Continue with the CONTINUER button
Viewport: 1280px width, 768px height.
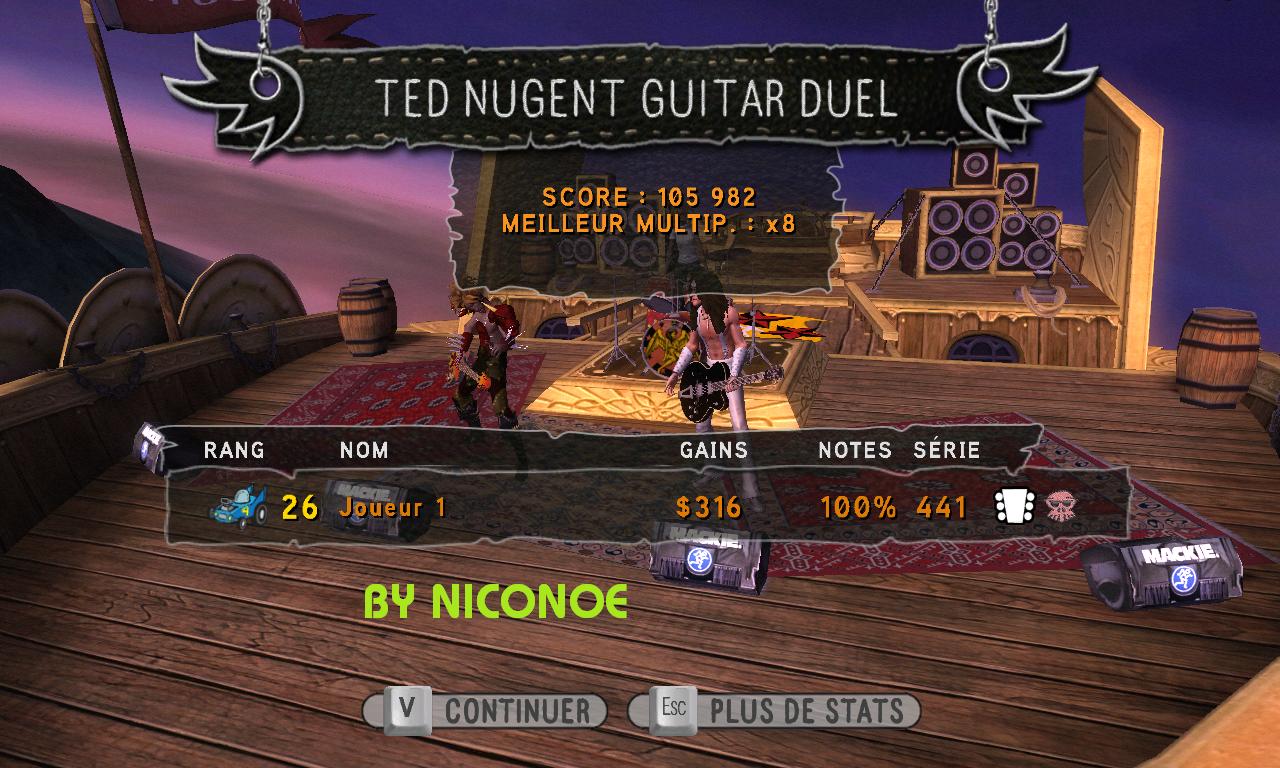486,711
